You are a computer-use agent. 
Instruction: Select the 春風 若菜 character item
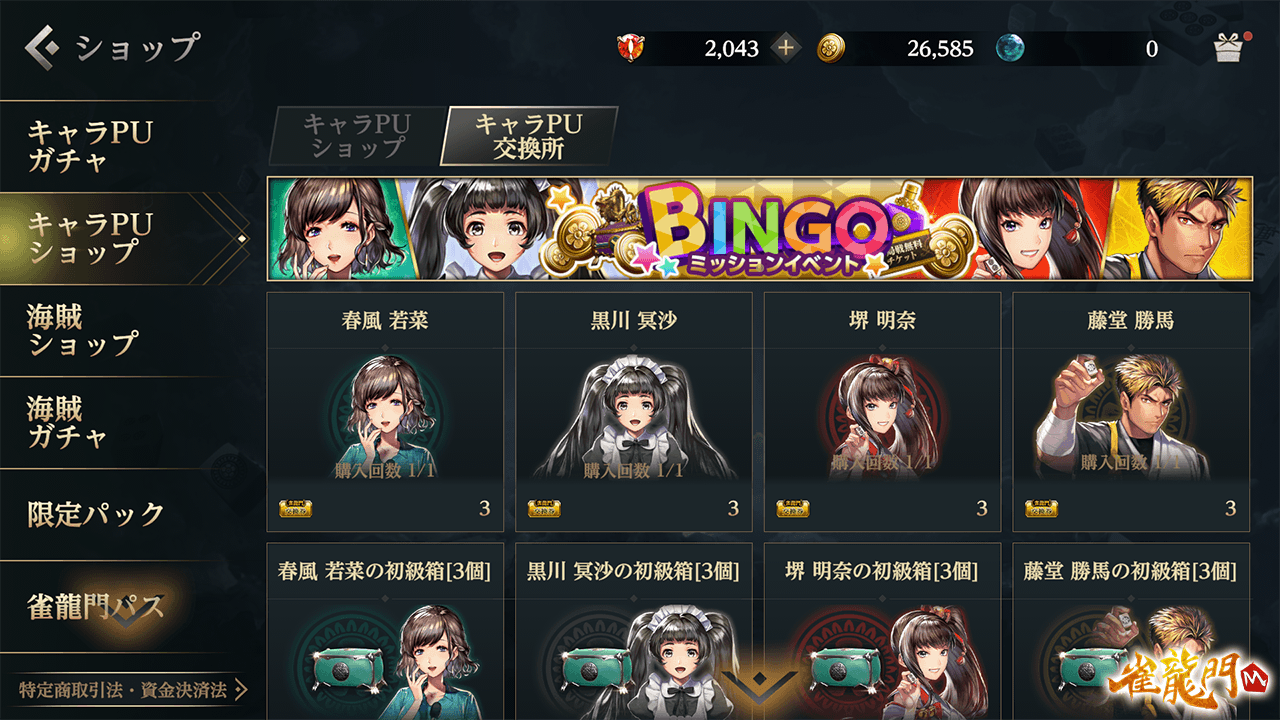coord(385,411)
